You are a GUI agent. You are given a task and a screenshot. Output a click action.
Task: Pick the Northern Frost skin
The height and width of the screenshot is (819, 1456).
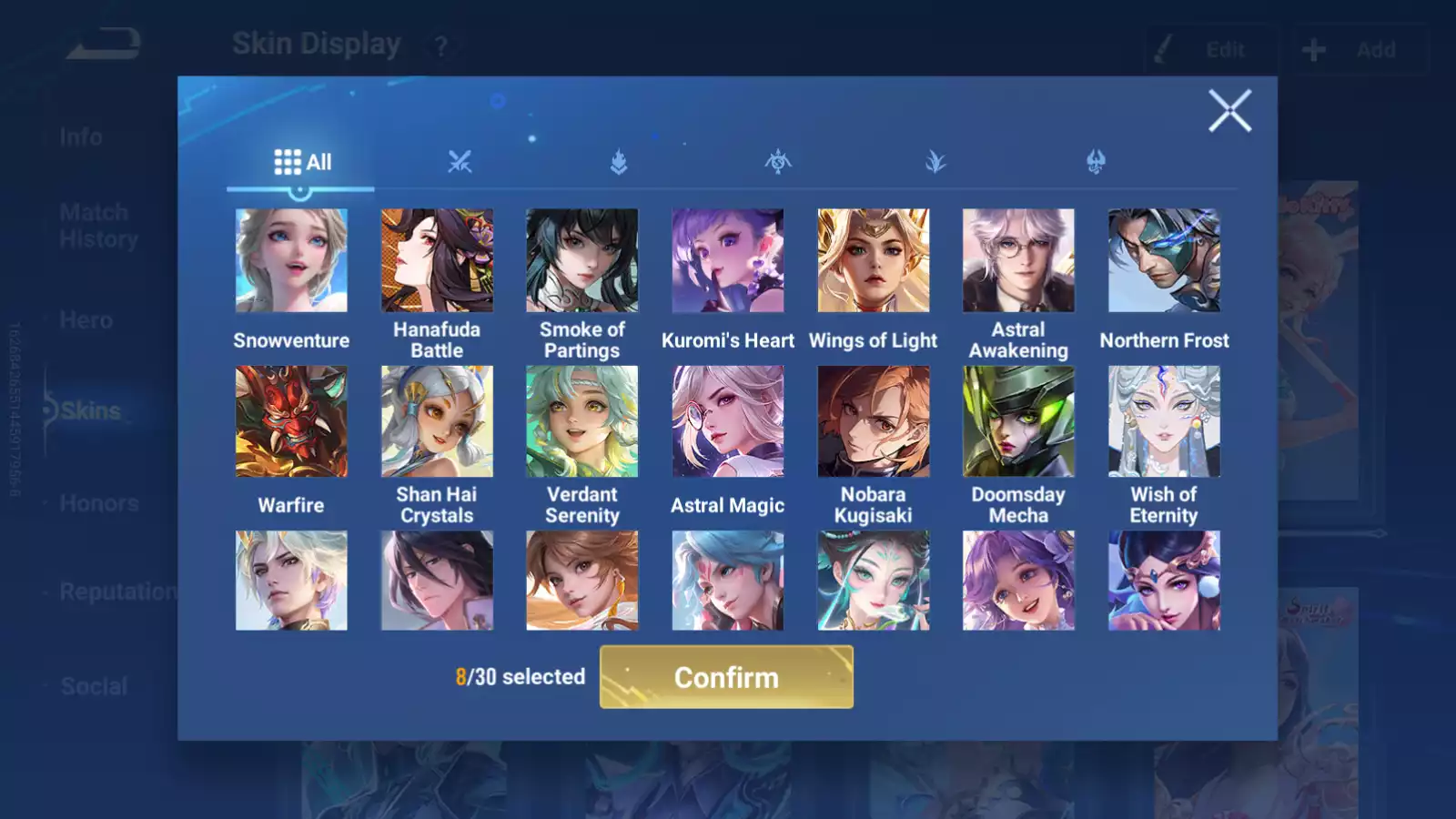(x=1164, y=260)
